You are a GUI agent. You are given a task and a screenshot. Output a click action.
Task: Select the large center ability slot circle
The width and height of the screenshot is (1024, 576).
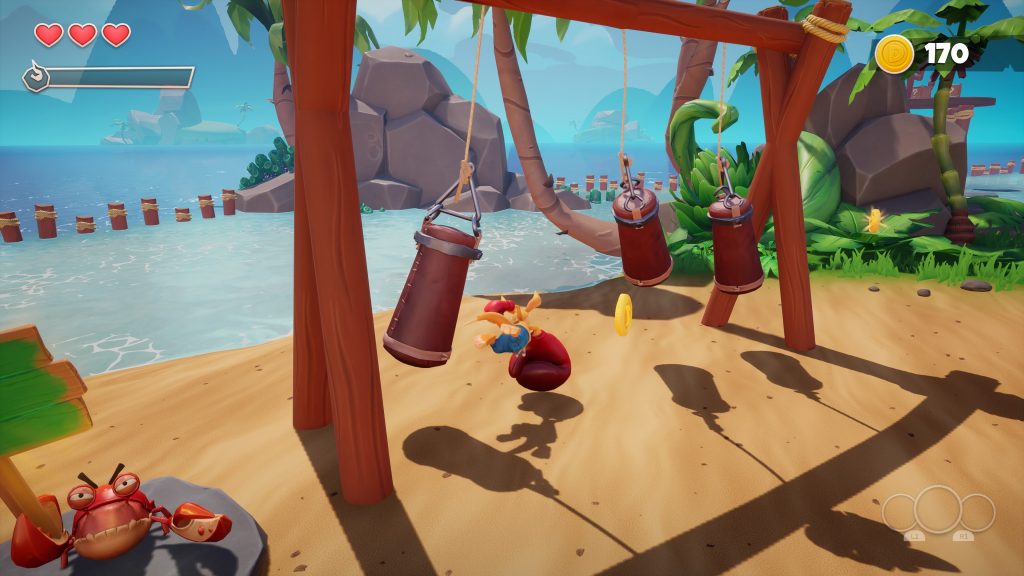938,509
